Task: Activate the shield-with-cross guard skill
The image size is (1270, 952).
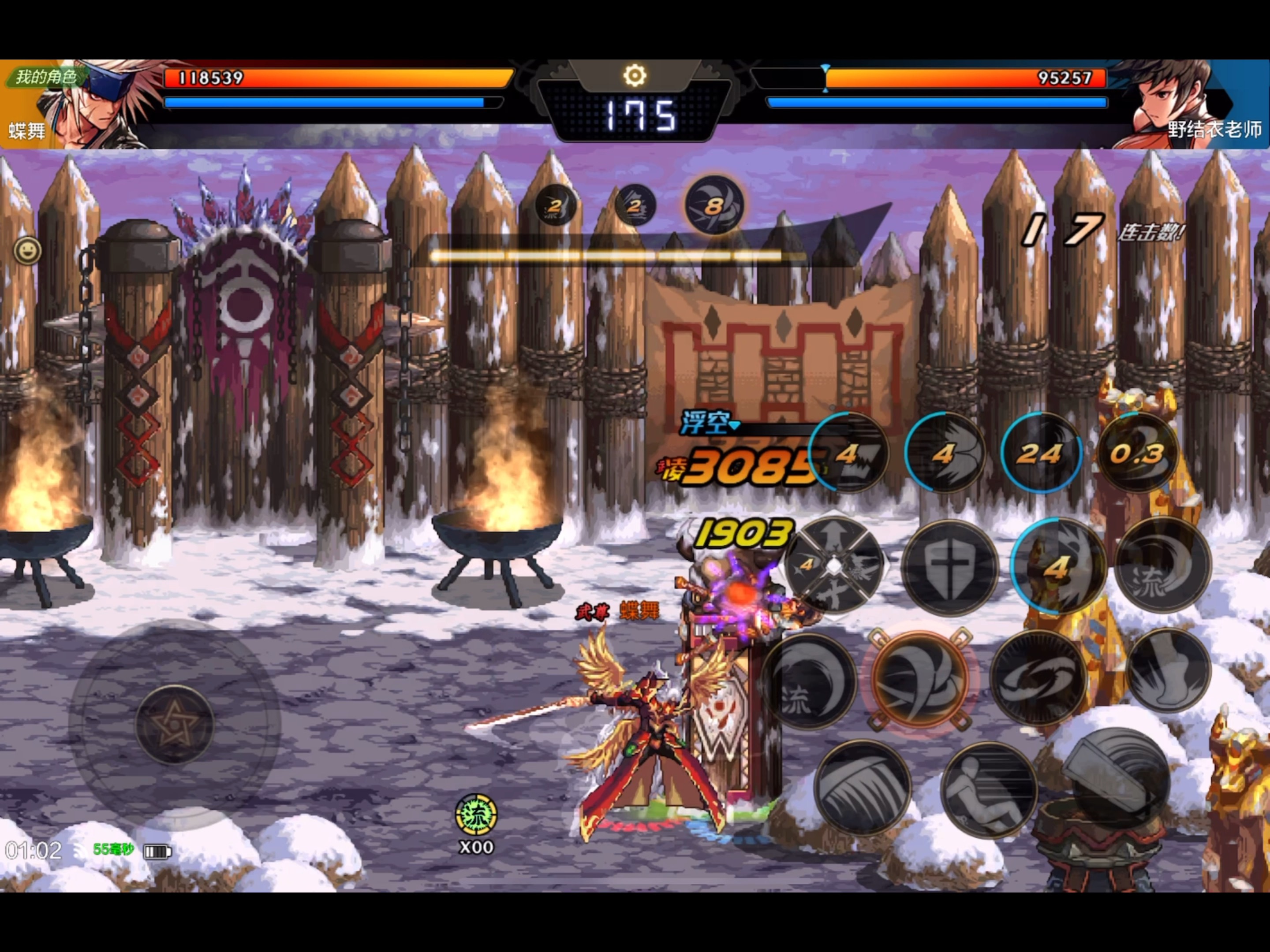Action: coord(949,567)
